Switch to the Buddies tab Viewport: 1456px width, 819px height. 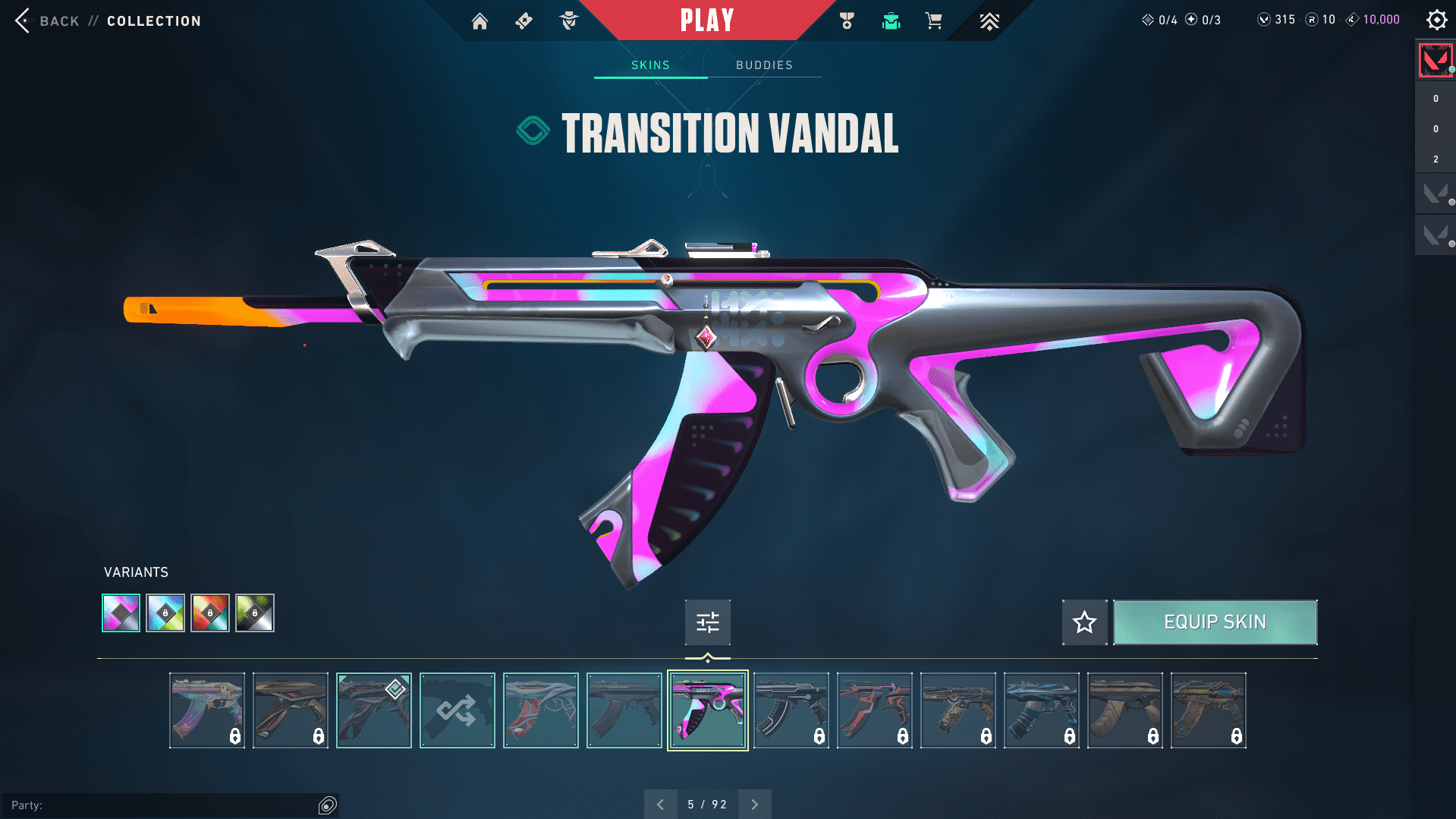coord(764,65)
